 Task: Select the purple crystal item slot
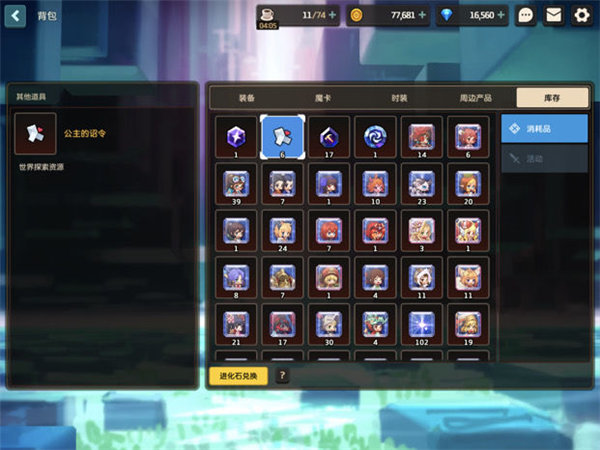click(235, 136)
